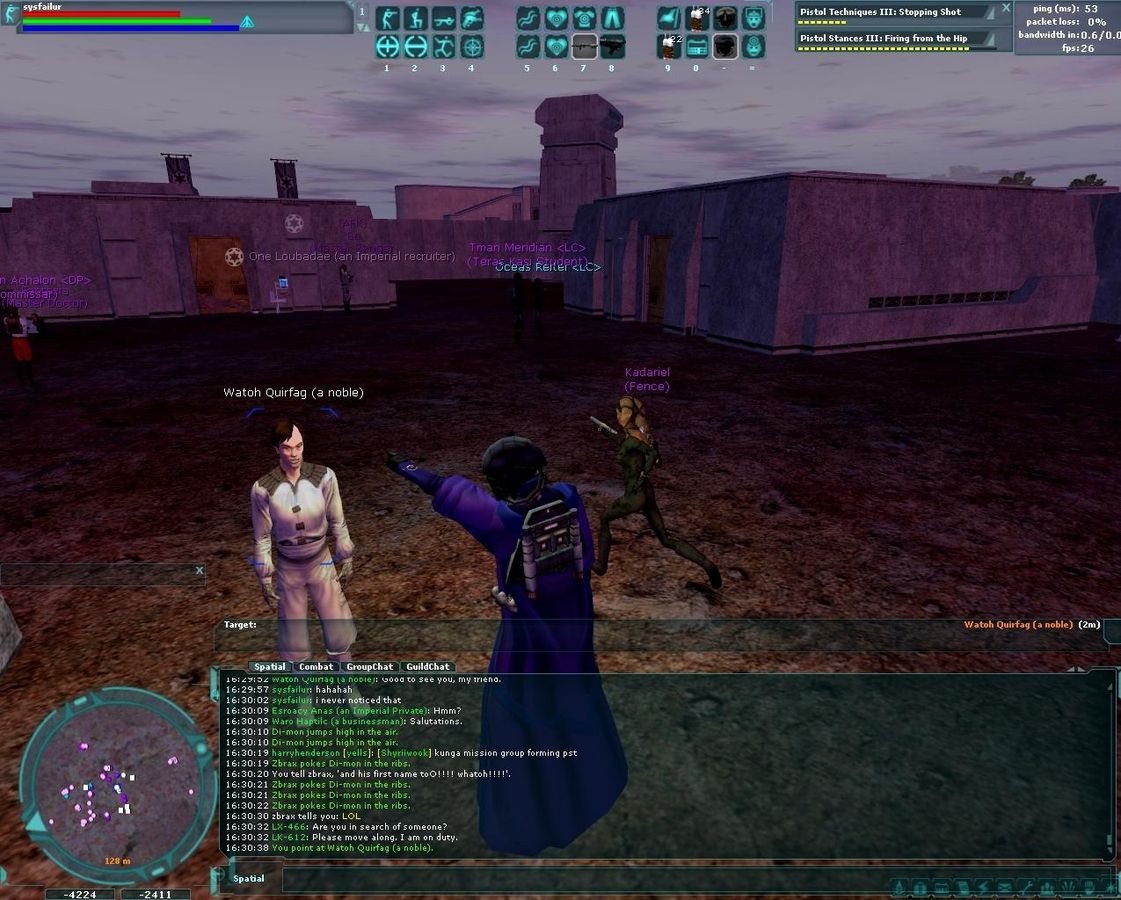Activate the kneeling posture icon
The width and height of the screenshot is (1121, 900).
(x=415, y=18)
